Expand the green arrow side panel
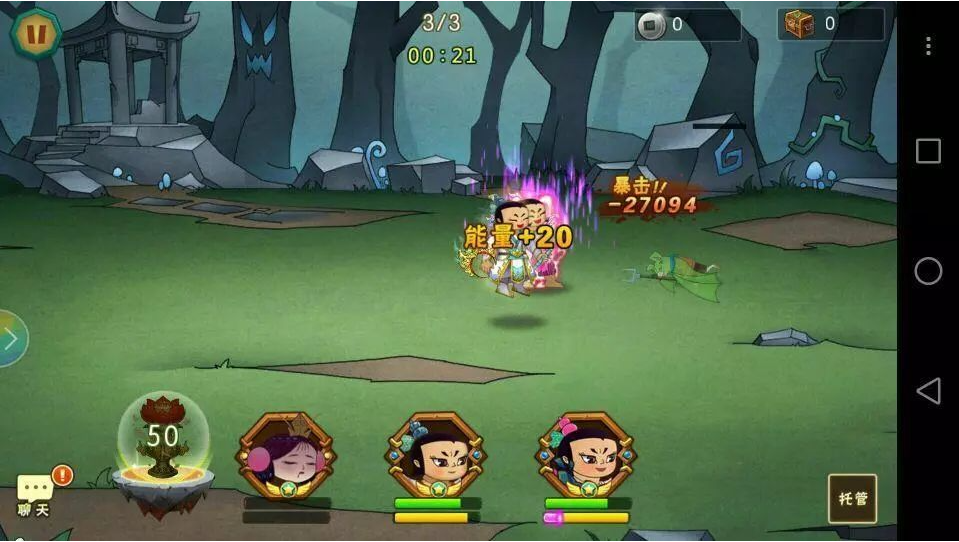Screen dimensions: 959x542 pyautogui.click(x=10, y=339)
